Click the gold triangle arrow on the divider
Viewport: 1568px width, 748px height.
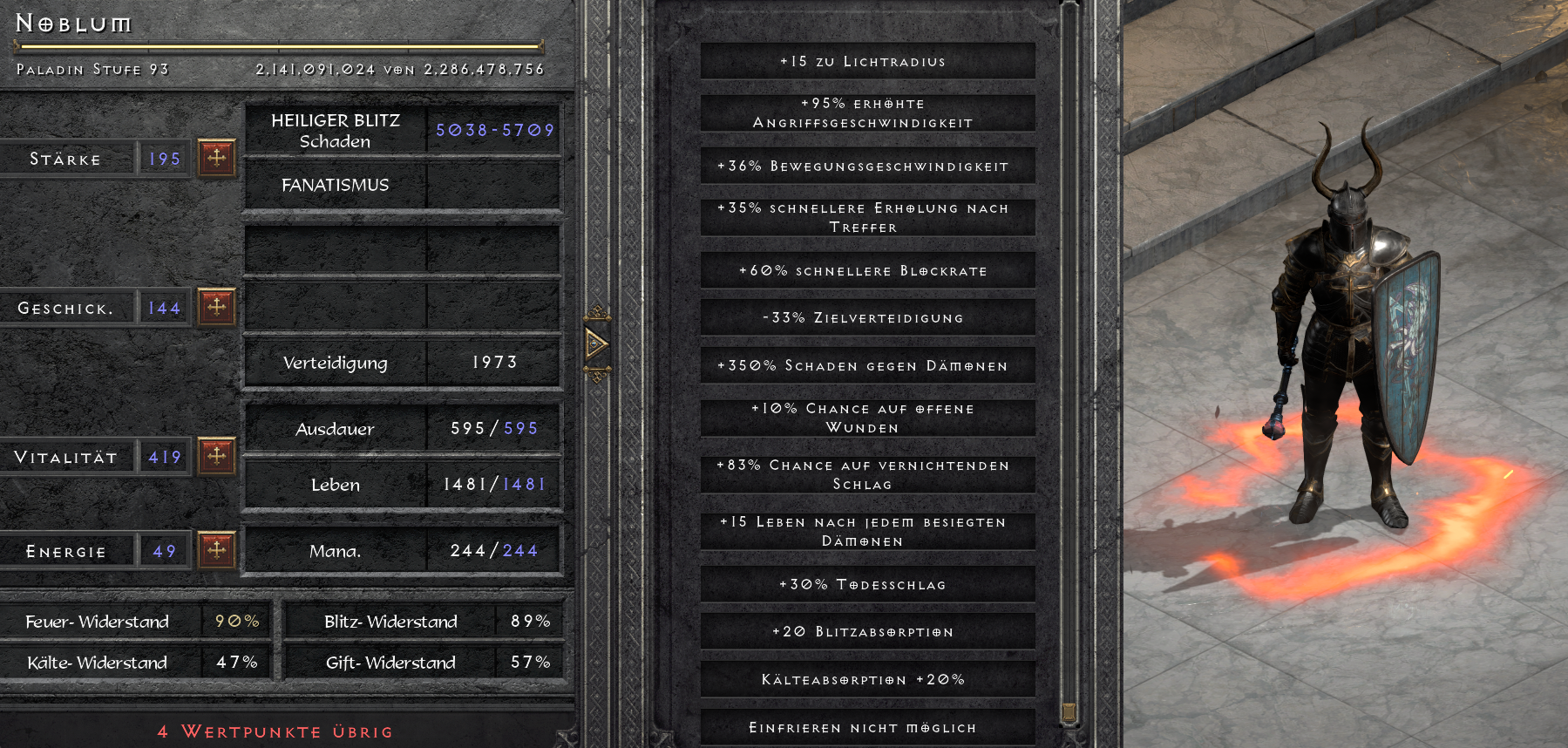pyautogui.click(x=598, y=344)
